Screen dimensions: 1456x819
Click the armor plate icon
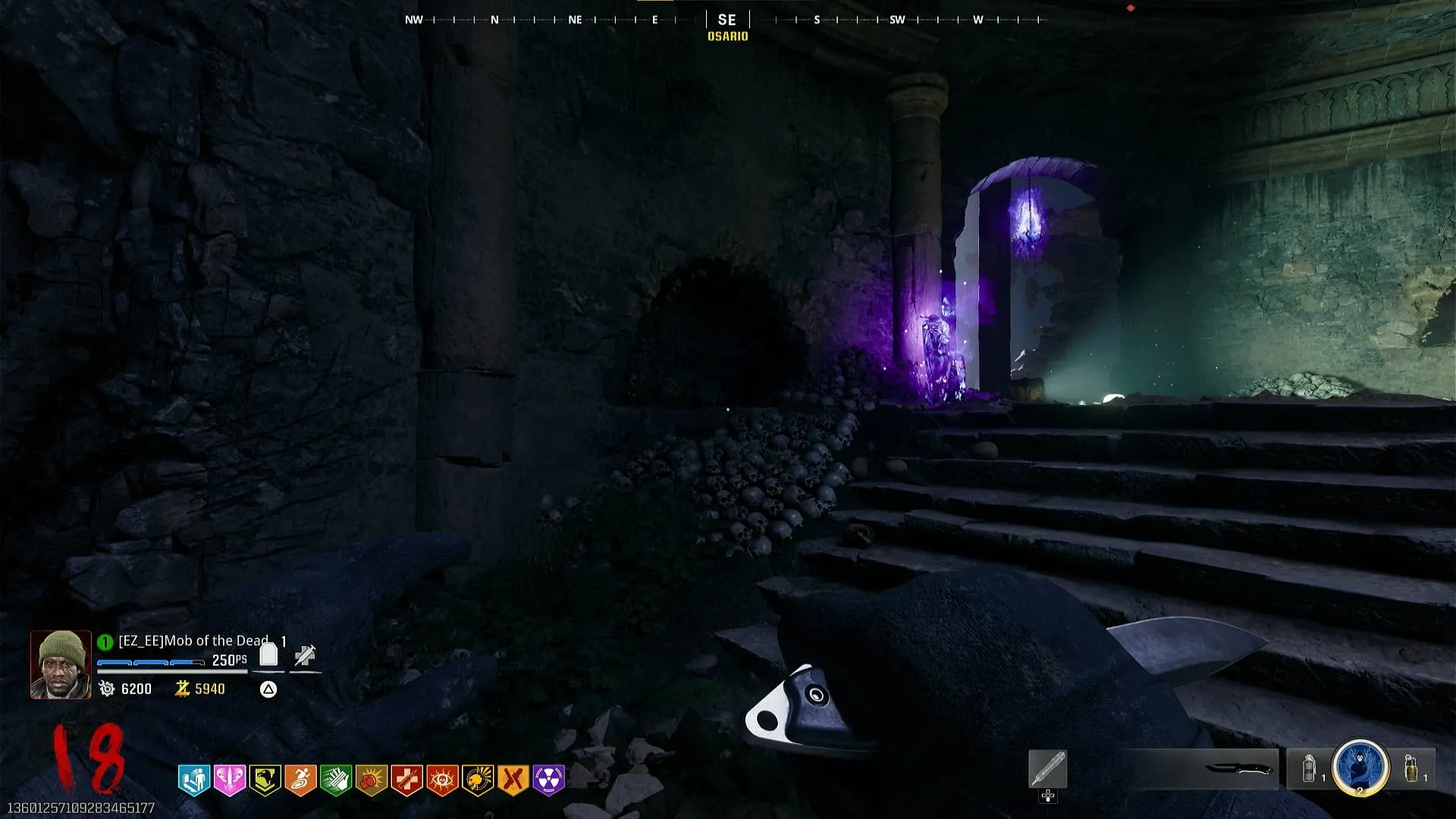[268, 654]
